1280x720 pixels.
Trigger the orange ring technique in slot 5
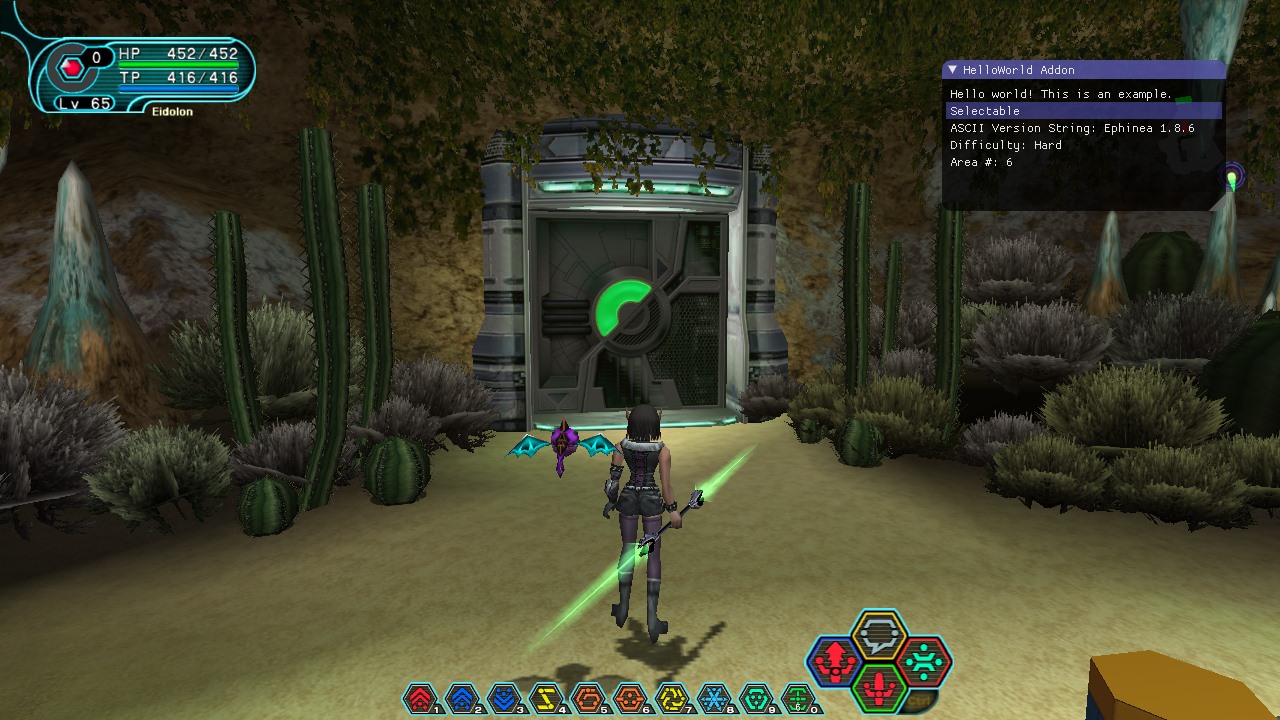click(x=588, y=698)
